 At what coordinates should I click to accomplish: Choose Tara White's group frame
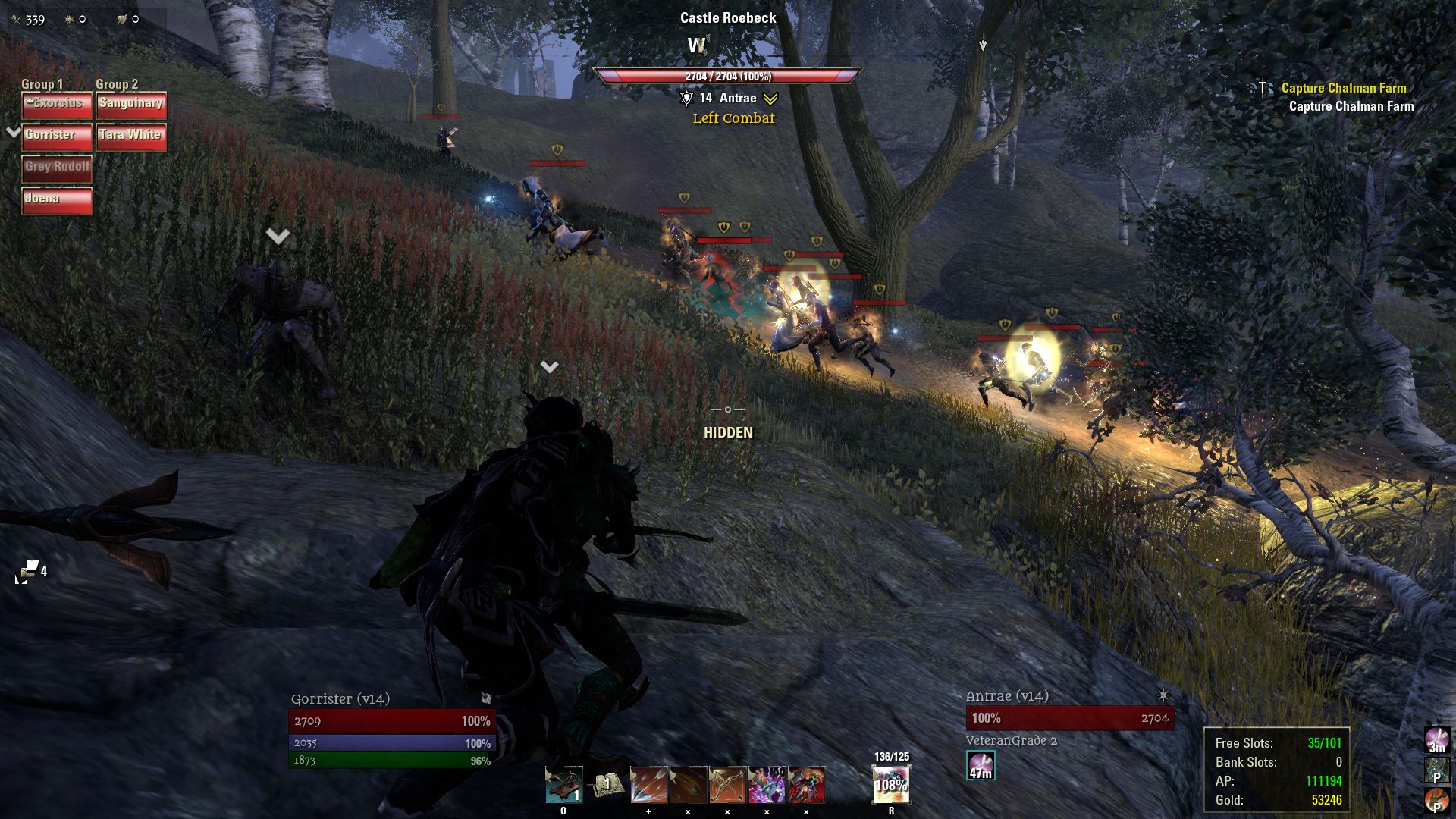131,136
